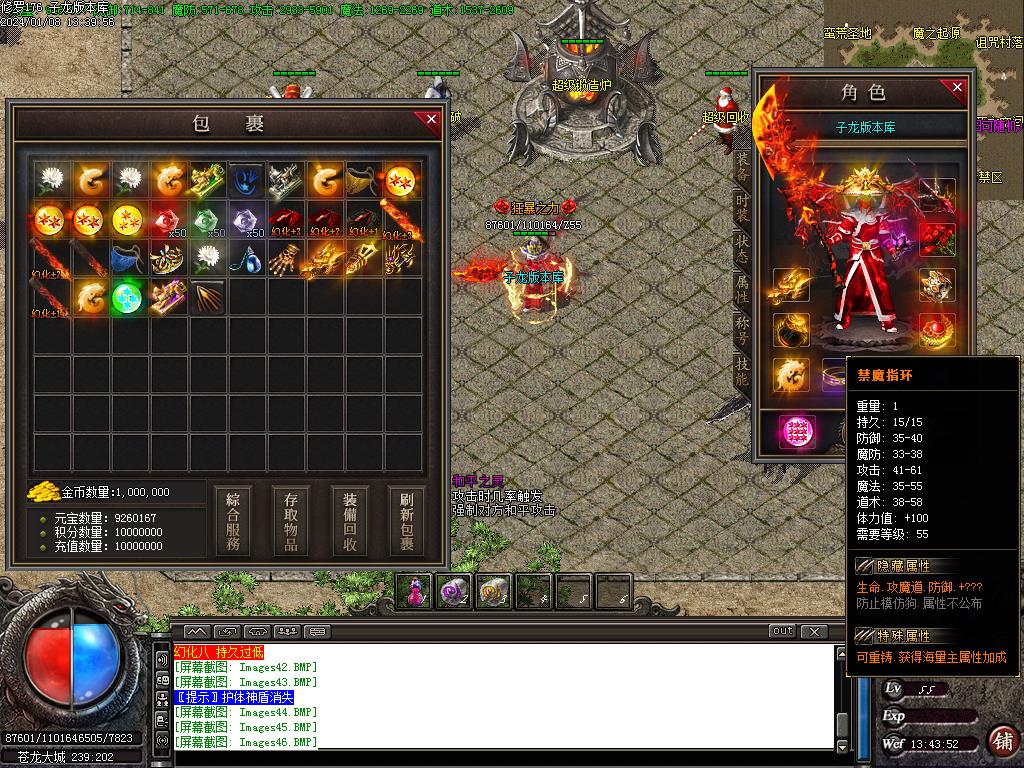Switch to the 时装 costume tab
This screenshot has width=1024, height=768.
tap(741, 207)
